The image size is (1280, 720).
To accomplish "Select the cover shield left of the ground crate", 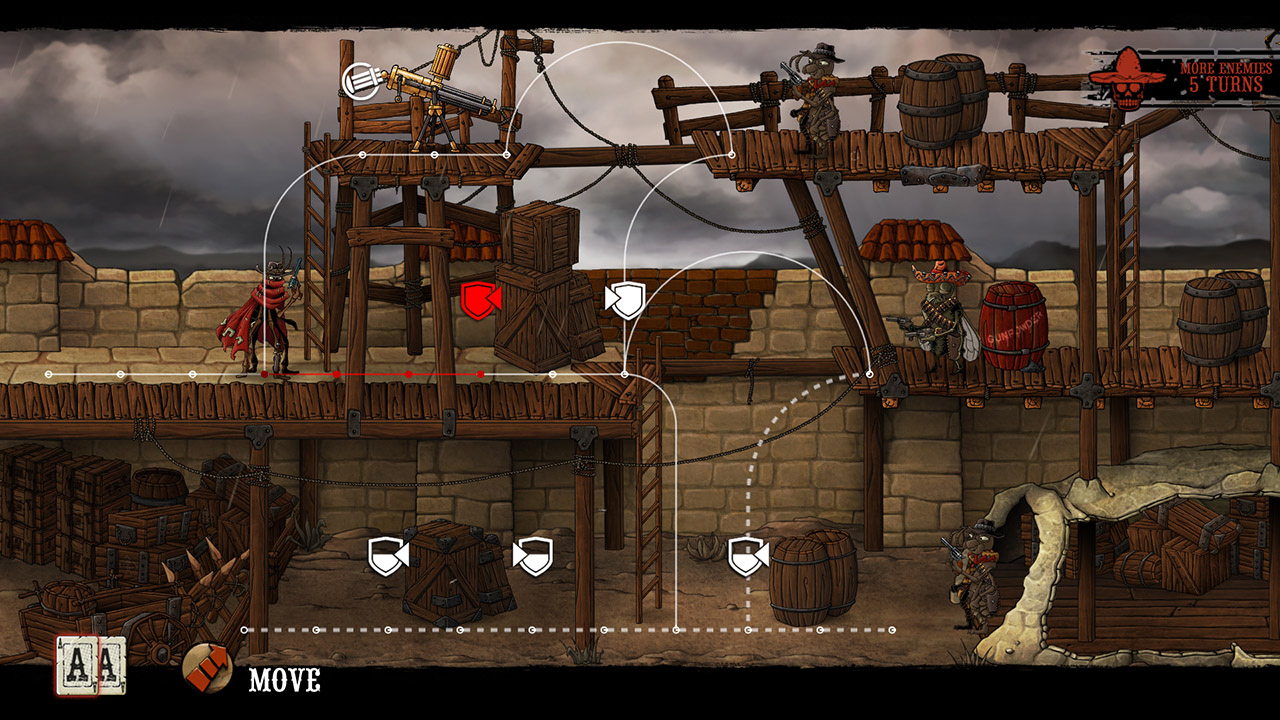I will tap(387, 556).
